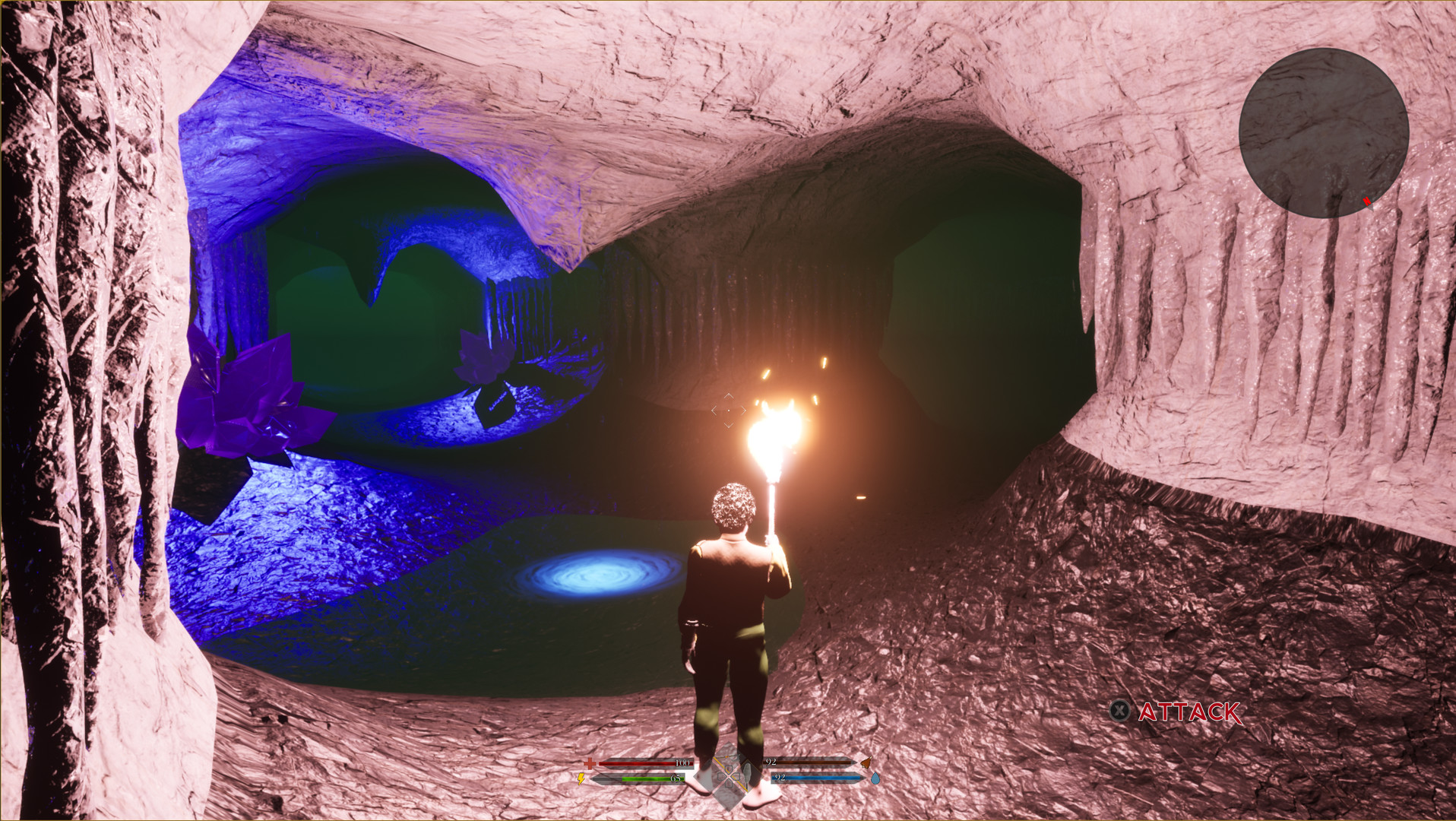The height and width of the screenshot is (821, 1456).
Task: Select the yellow lightning stamina icon
Action: coord(581,778)
